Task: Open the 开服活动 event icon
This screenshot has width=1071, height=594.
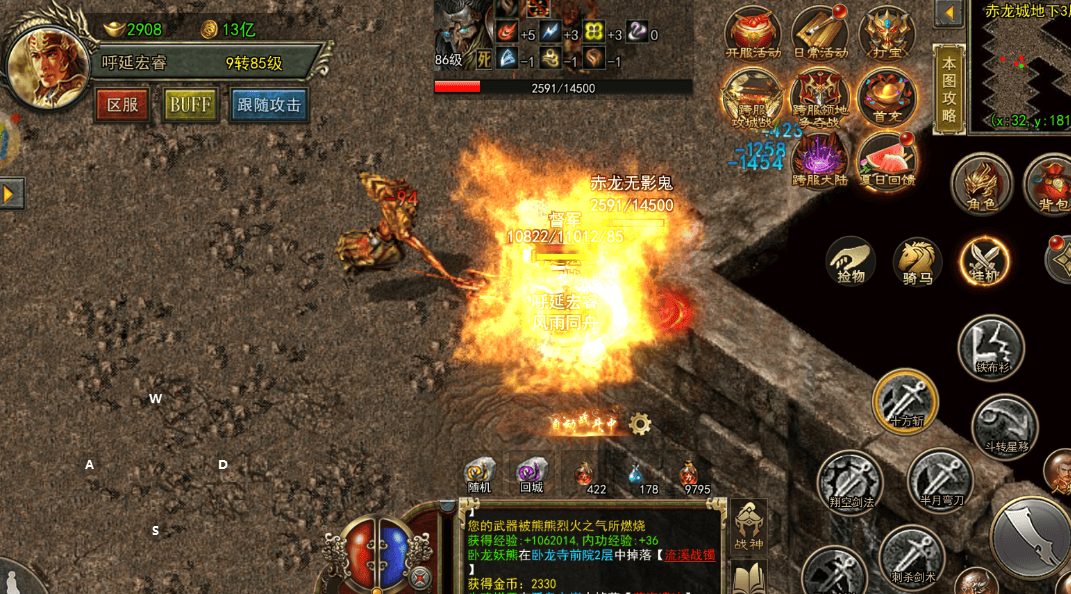Action: pyautogui.click(x=752, y=35)
